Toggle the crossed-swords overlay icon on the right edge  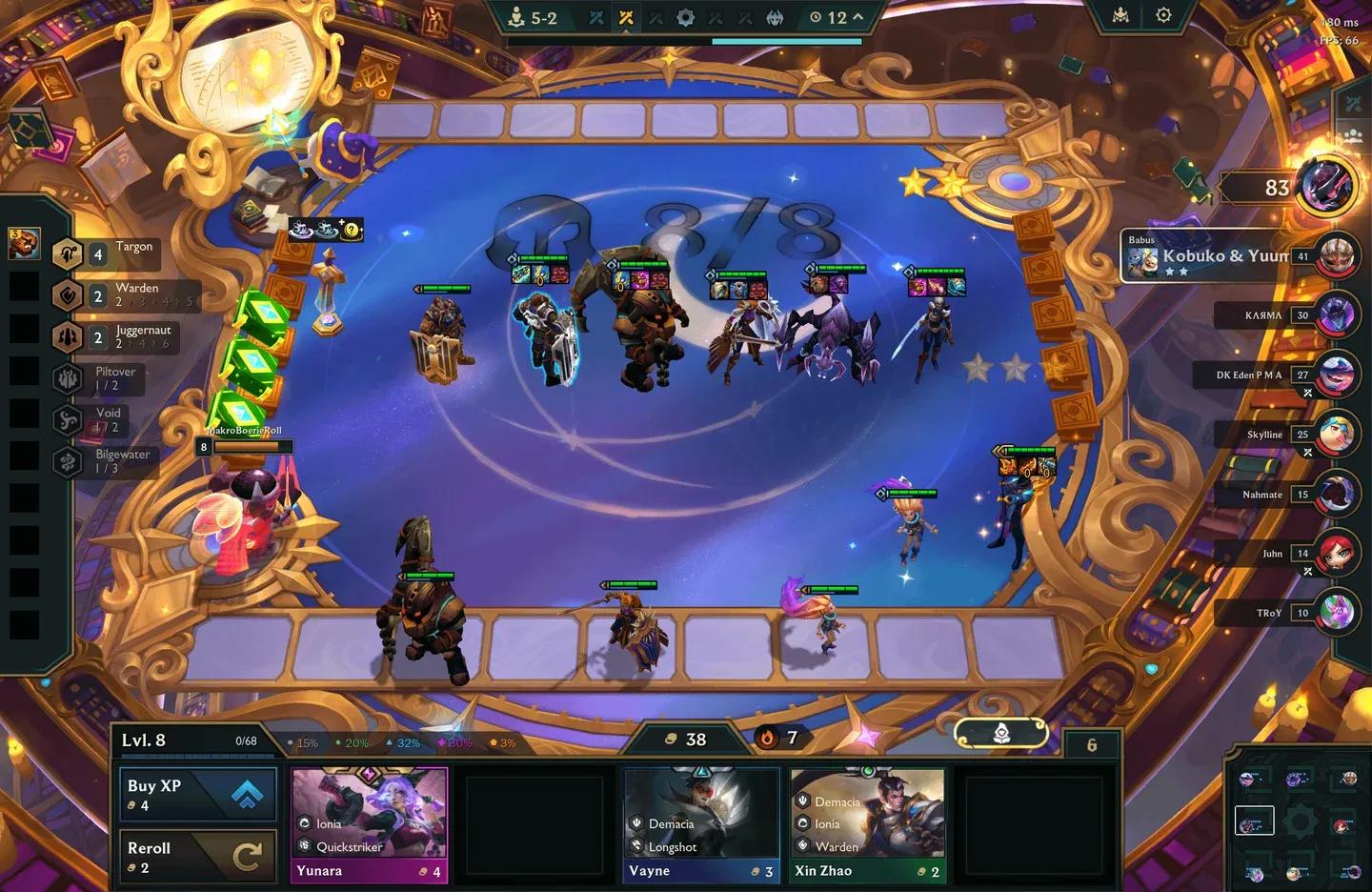click(1352, 103)
